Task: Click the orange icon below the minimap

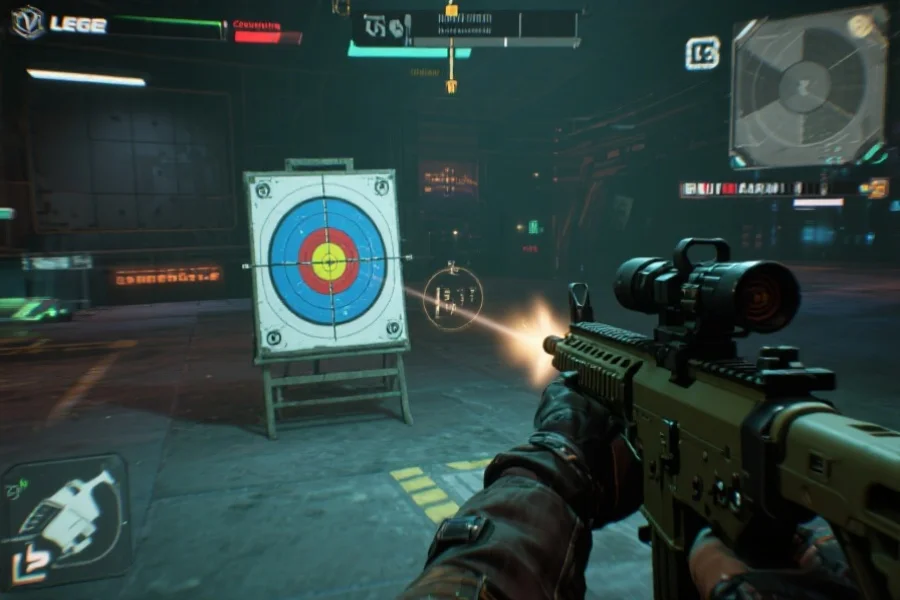Action: 877,187
